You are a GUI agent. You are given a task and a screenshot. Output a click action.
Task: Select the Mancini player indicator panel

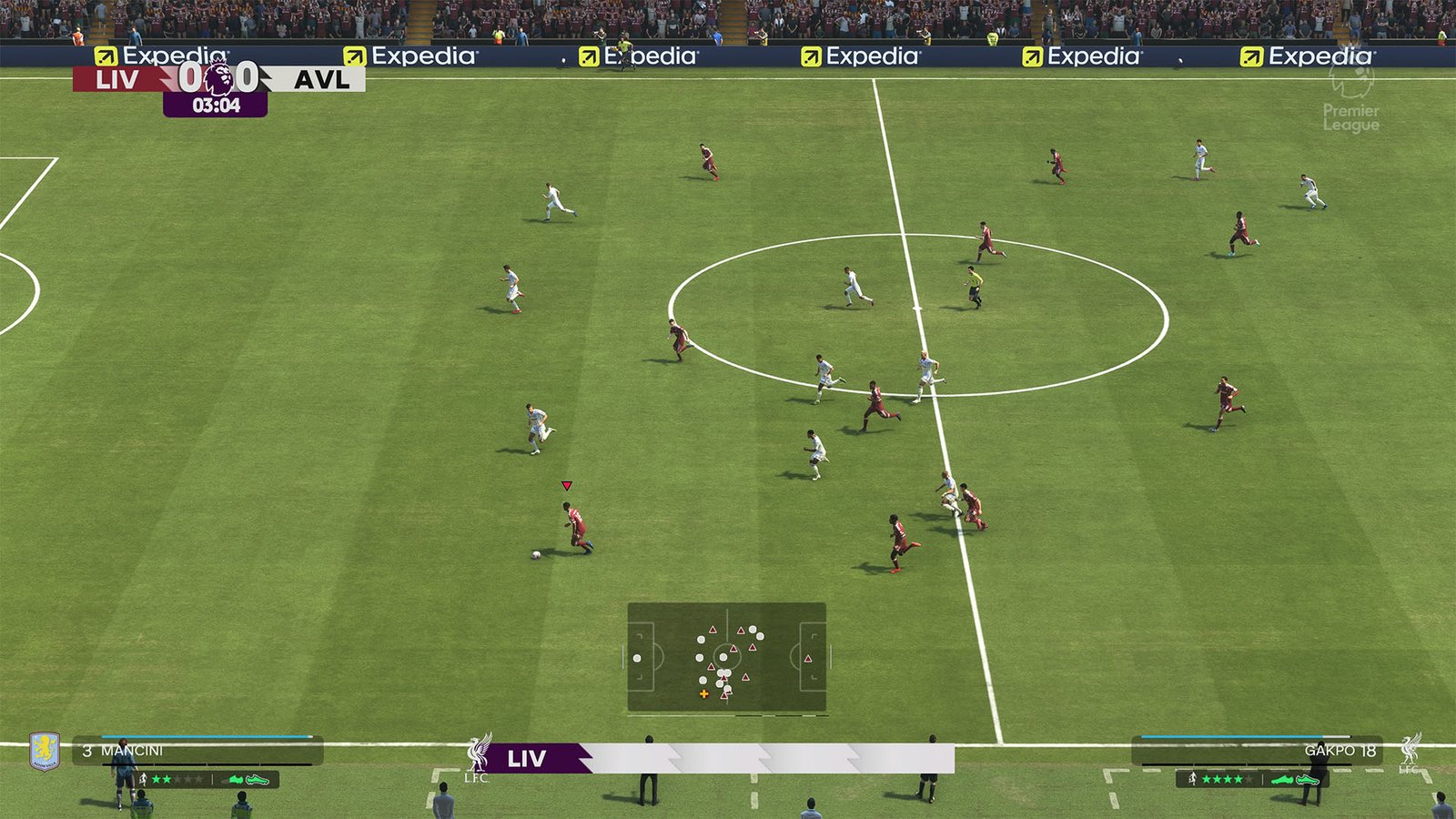coord(197,751)
